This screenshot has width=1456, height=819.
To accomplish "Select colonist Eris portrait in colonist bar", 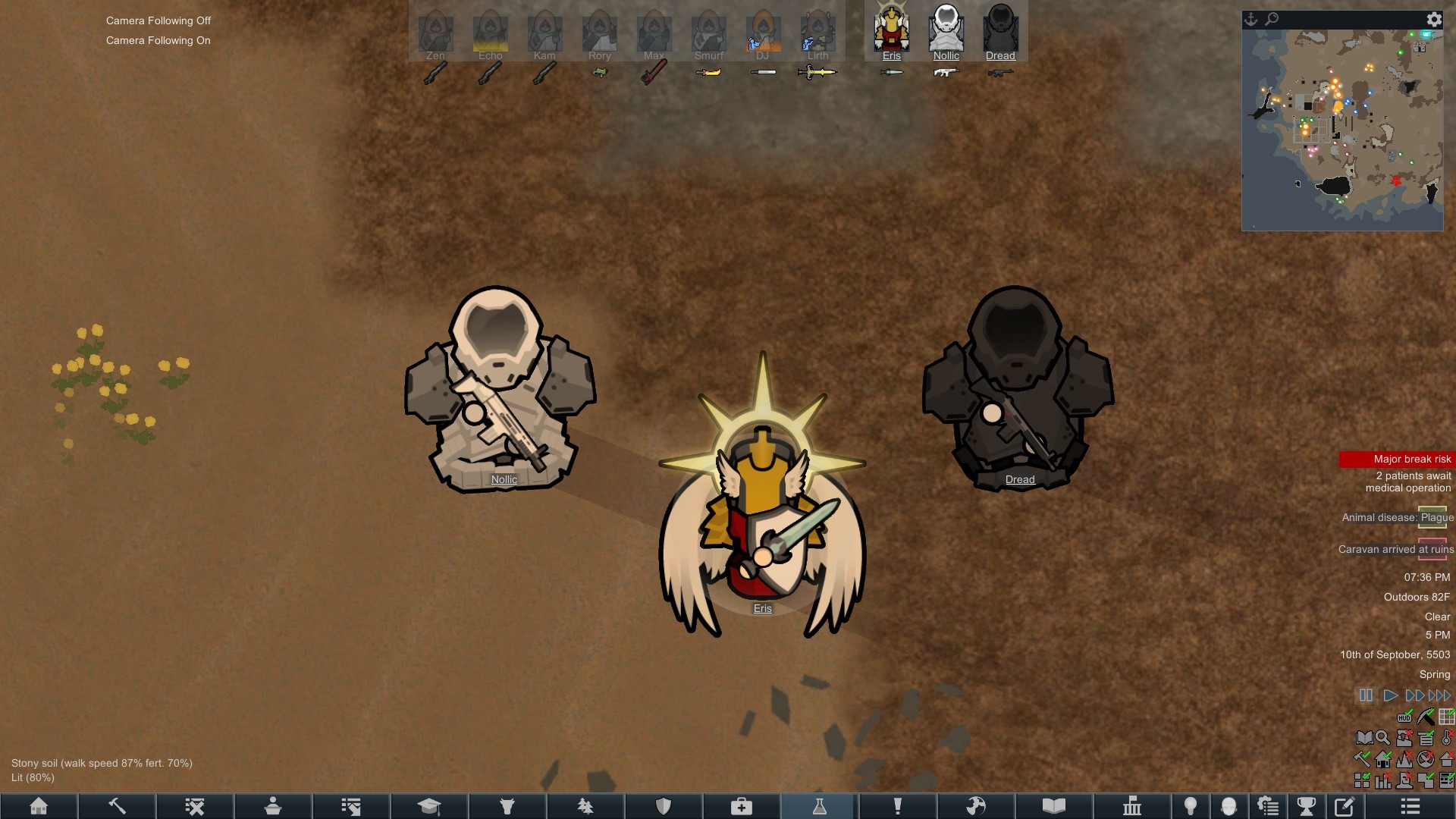I will 891,29.
